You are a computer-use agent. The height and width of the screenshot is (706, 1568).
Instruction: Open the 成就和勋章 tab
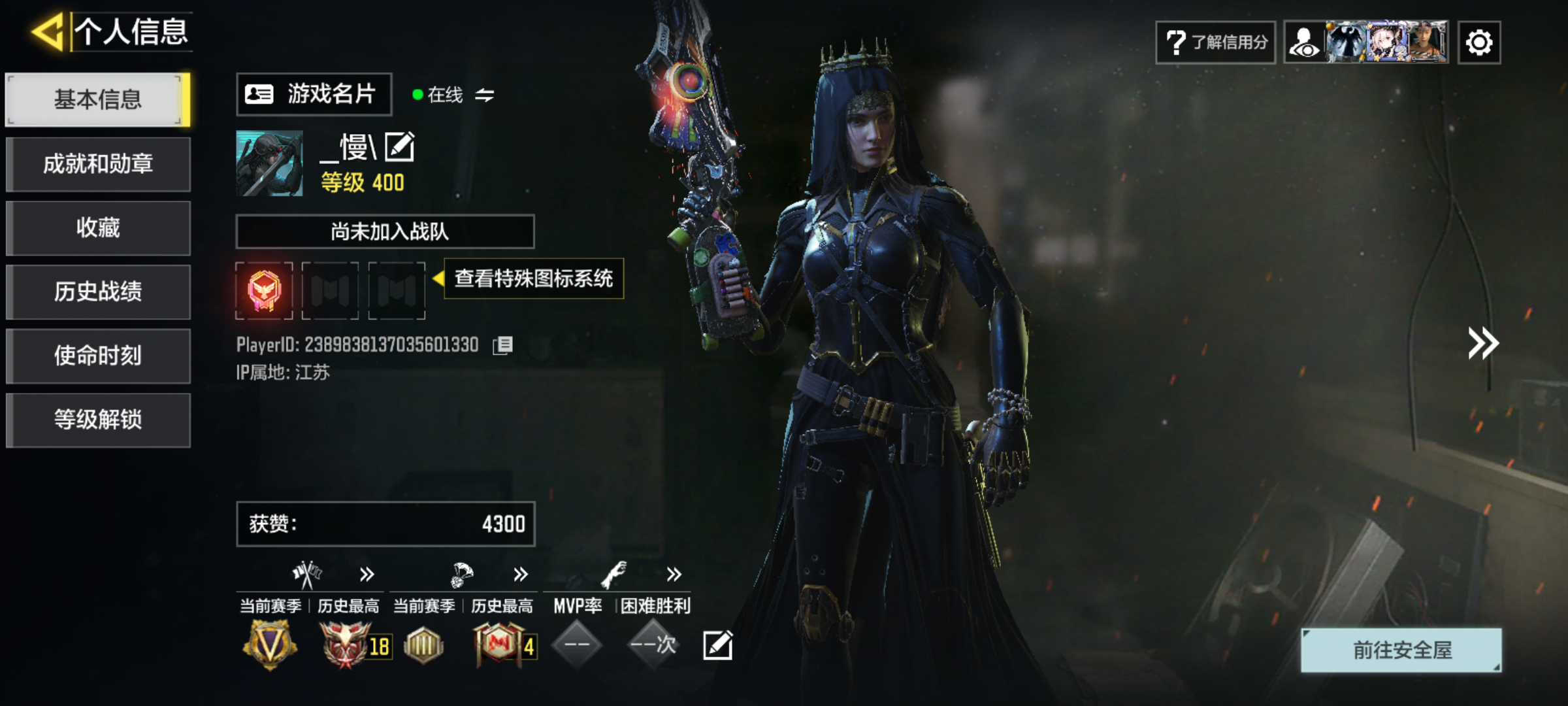pyautogui.click(x=98, y=163)
